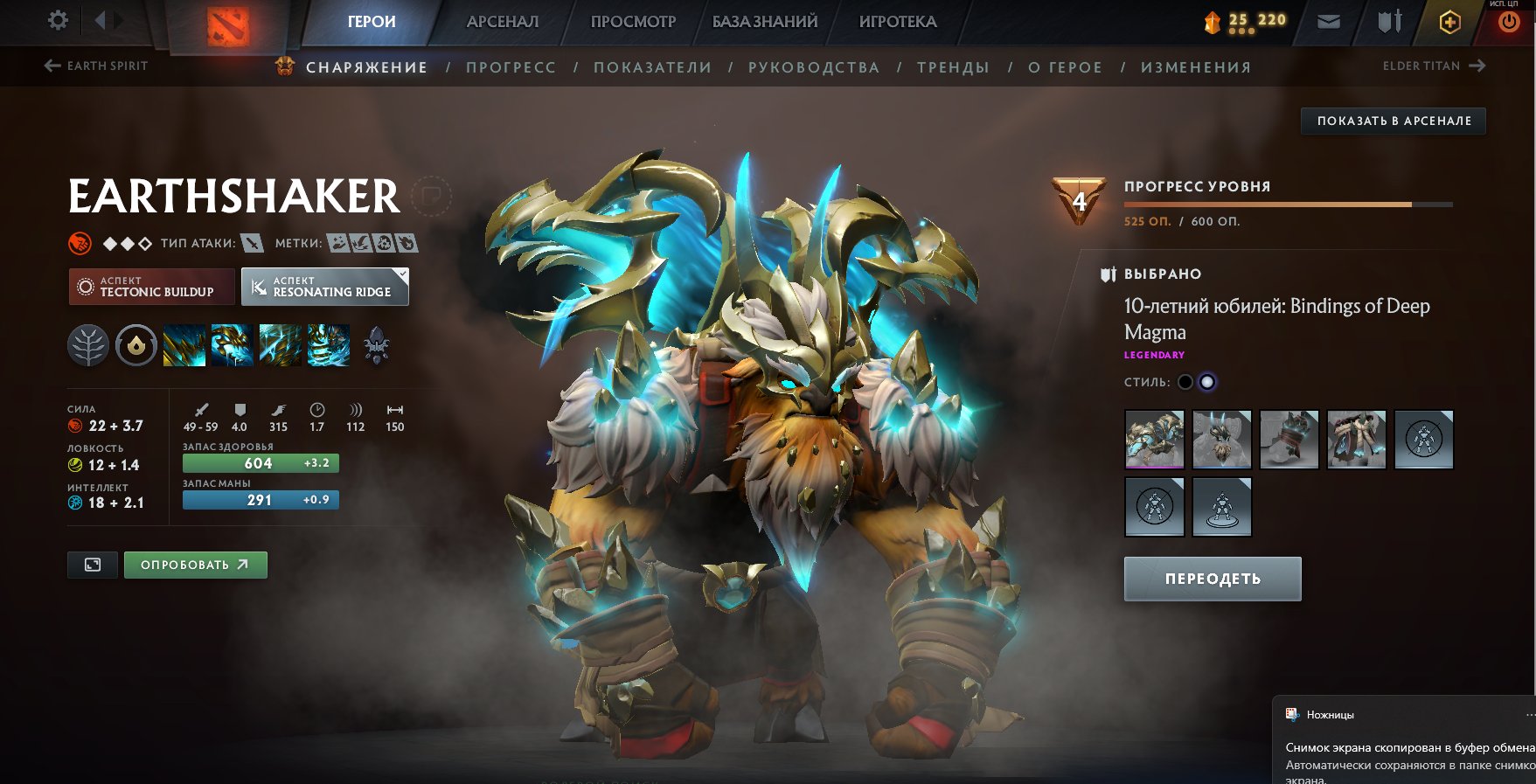Image resolution: width=1536 pixels, height=784 pixels.
Task: Click the Dota 2 logo home button
Action: (228, 24)
